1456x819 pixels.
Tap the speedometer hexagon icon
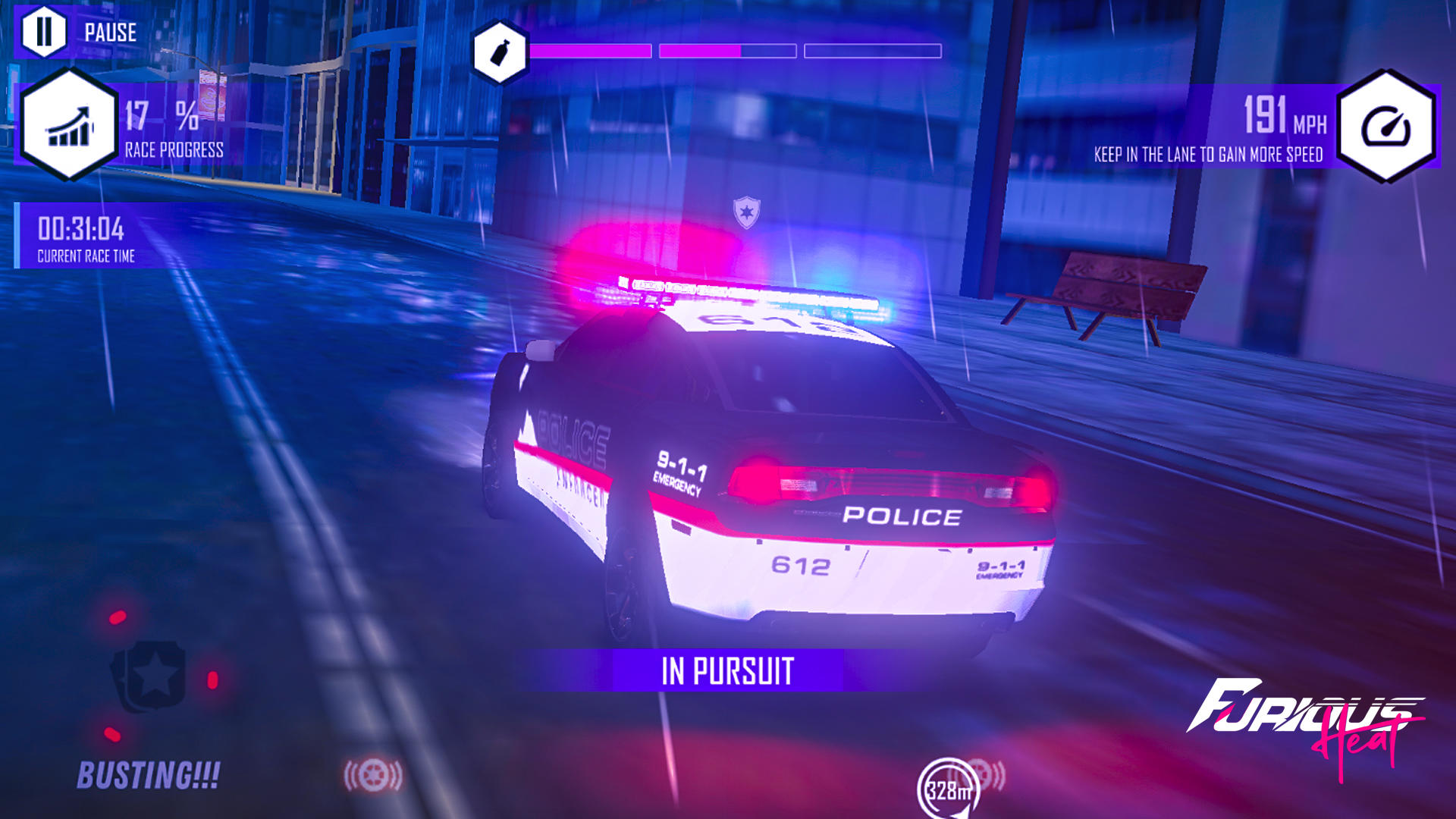click(x=1391, y=127)
